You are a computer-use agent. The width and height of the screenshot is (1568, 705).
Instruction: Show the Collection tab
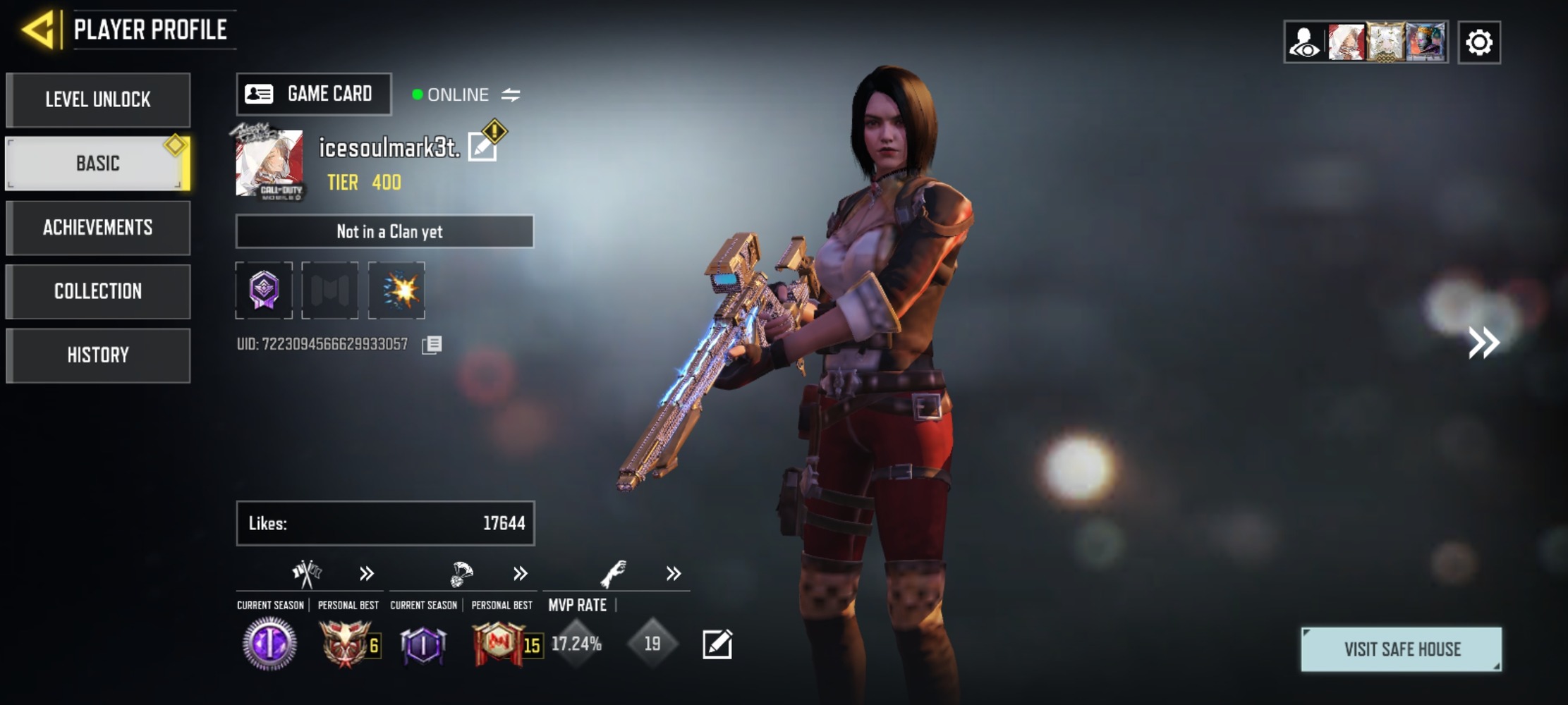tap(98, 291)
